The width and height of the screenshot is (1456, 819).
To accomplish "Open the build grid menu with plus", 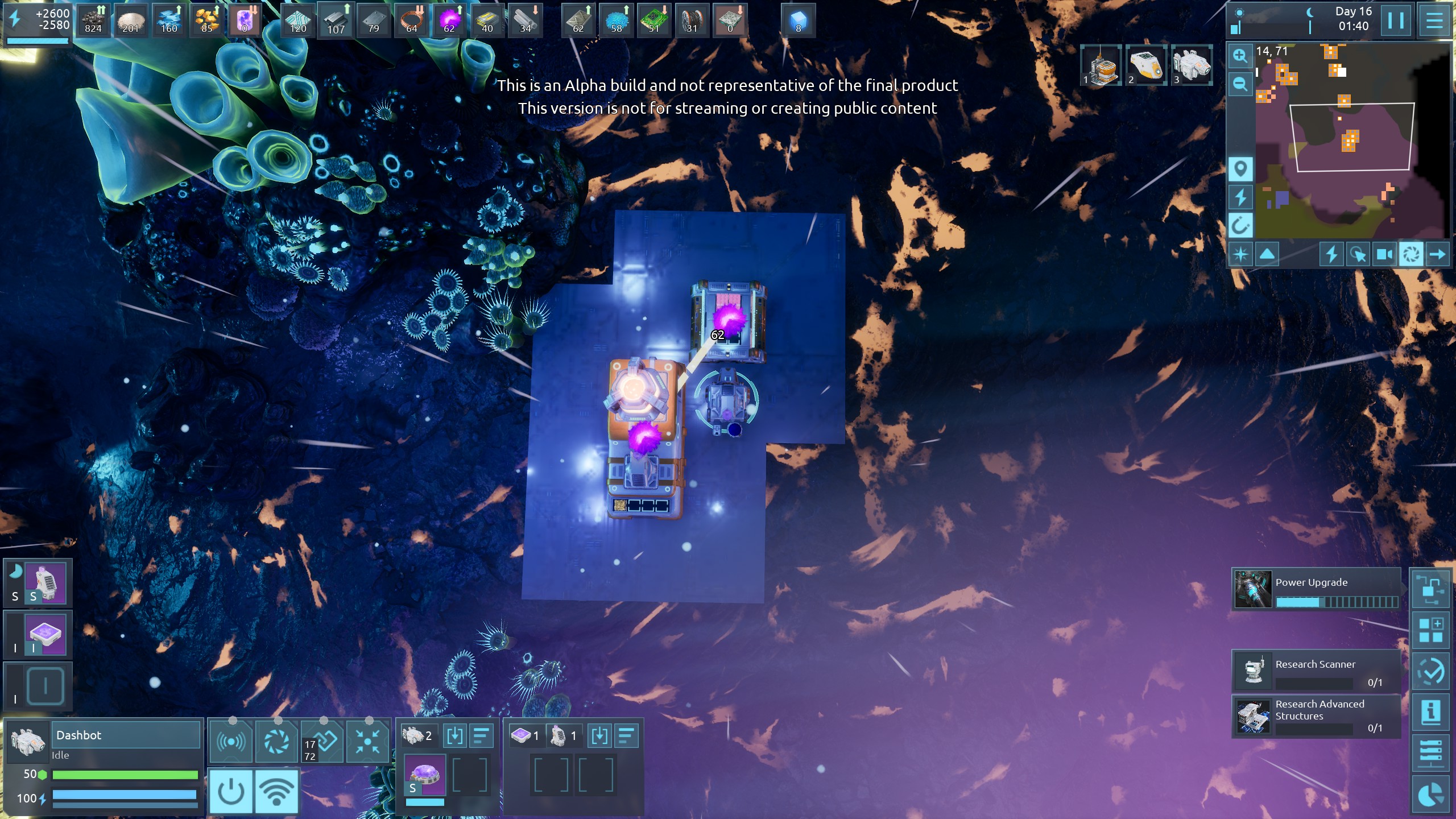I will (1430, 630).
